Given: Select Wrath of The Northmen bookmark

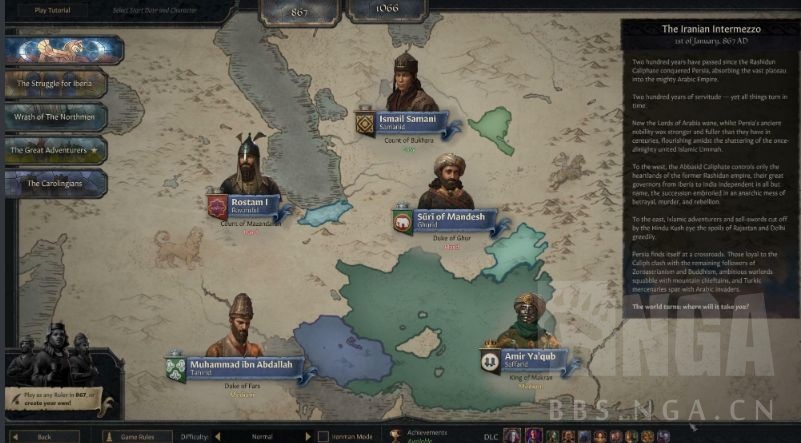Looking at the screenshot, I should [57, 117].
